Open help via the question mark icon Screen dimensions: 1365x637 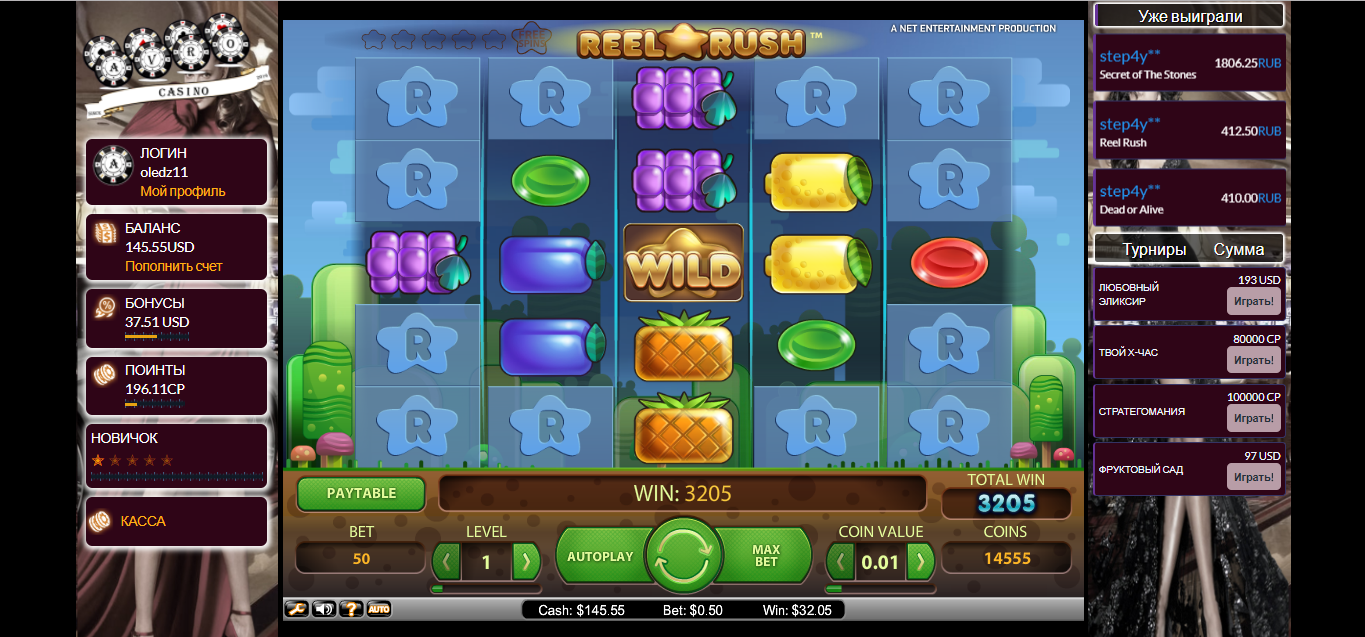point(351,609)
